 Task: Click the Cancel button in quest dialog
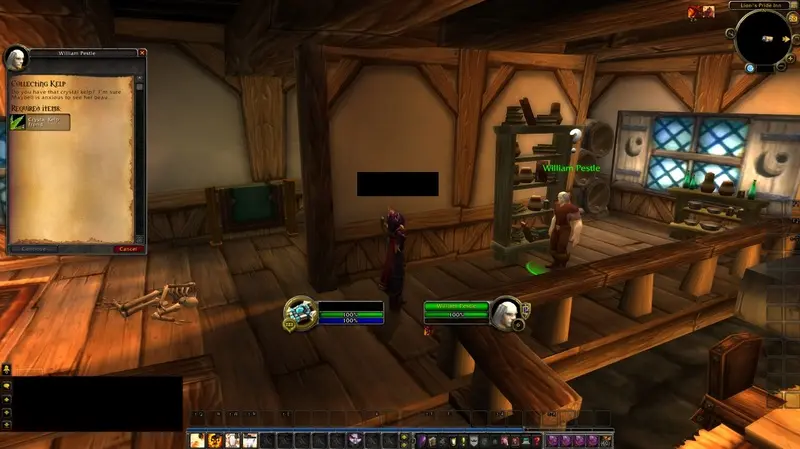pyautogui.click(x=128, y=248)
